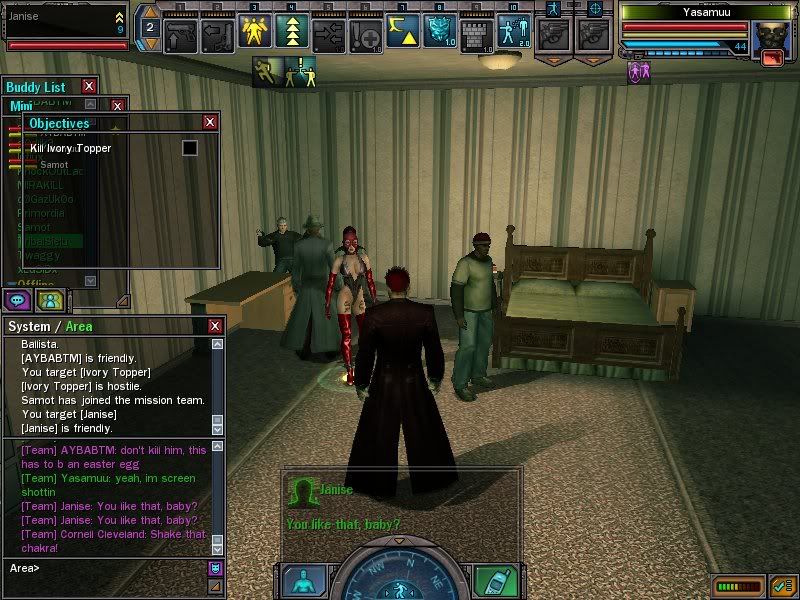Activate the three yellow figures ability

pyautogui.click(x=256, y=32)
